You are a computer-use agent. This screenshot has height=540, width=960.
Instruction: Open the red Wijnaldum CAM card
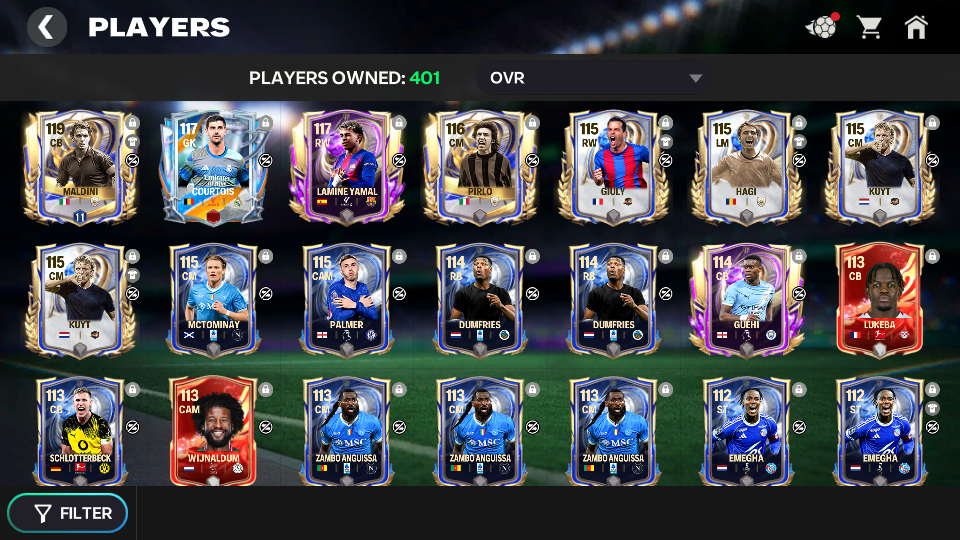tap(213, 432)
